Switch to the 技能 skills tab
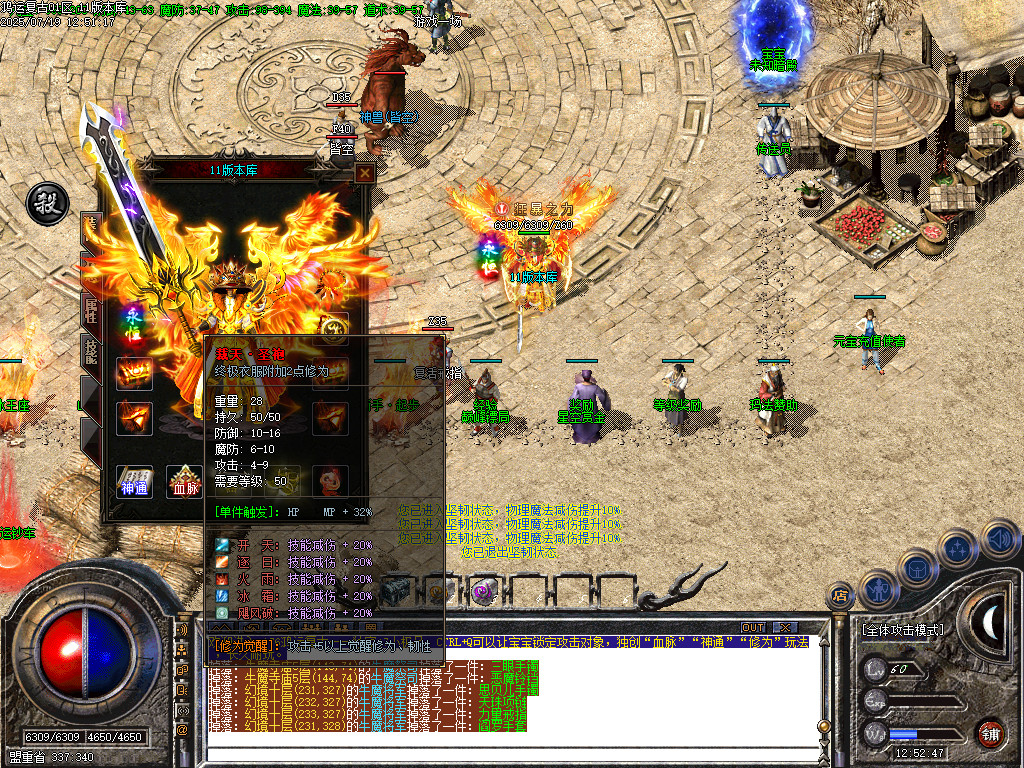Image resolution: width=1024 pixels, height=768 pixels. coord(90,353)
